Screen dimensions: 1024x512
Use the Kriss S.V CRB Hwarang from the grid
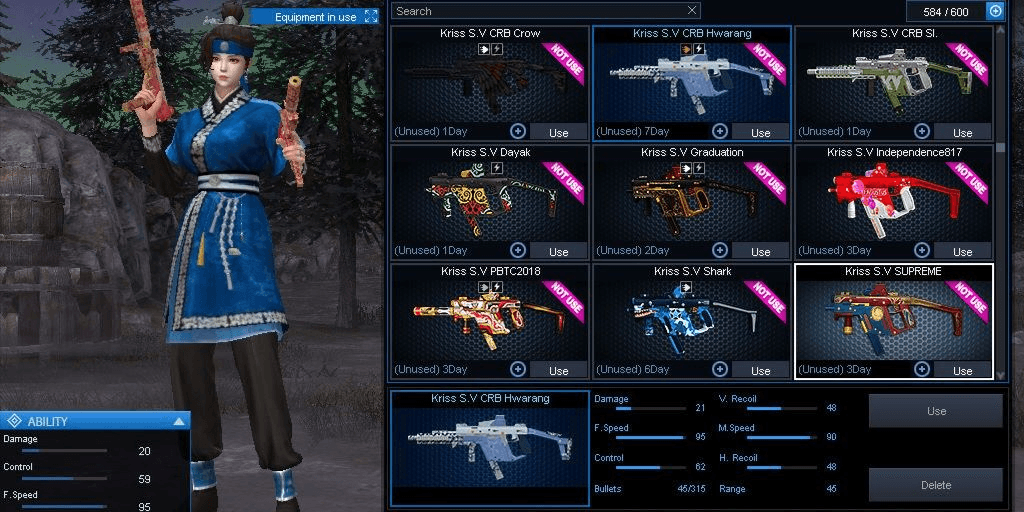(x=760, y=132)
